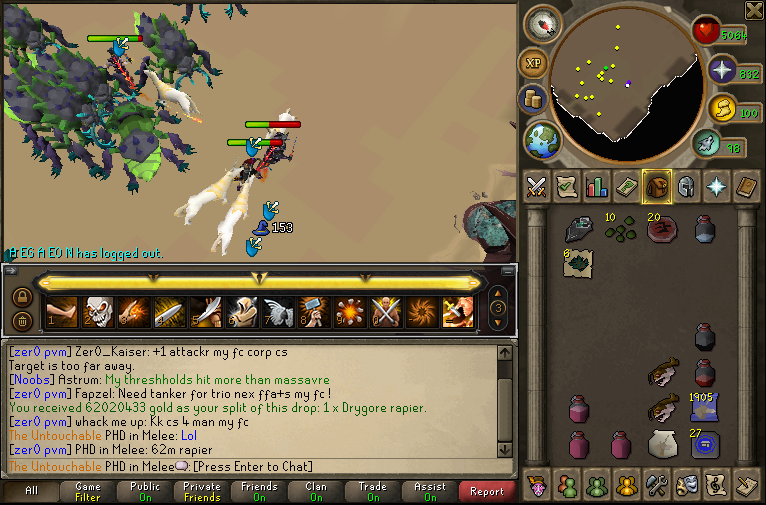
Task: Close the interface with the X button
Action: point(754,10)
